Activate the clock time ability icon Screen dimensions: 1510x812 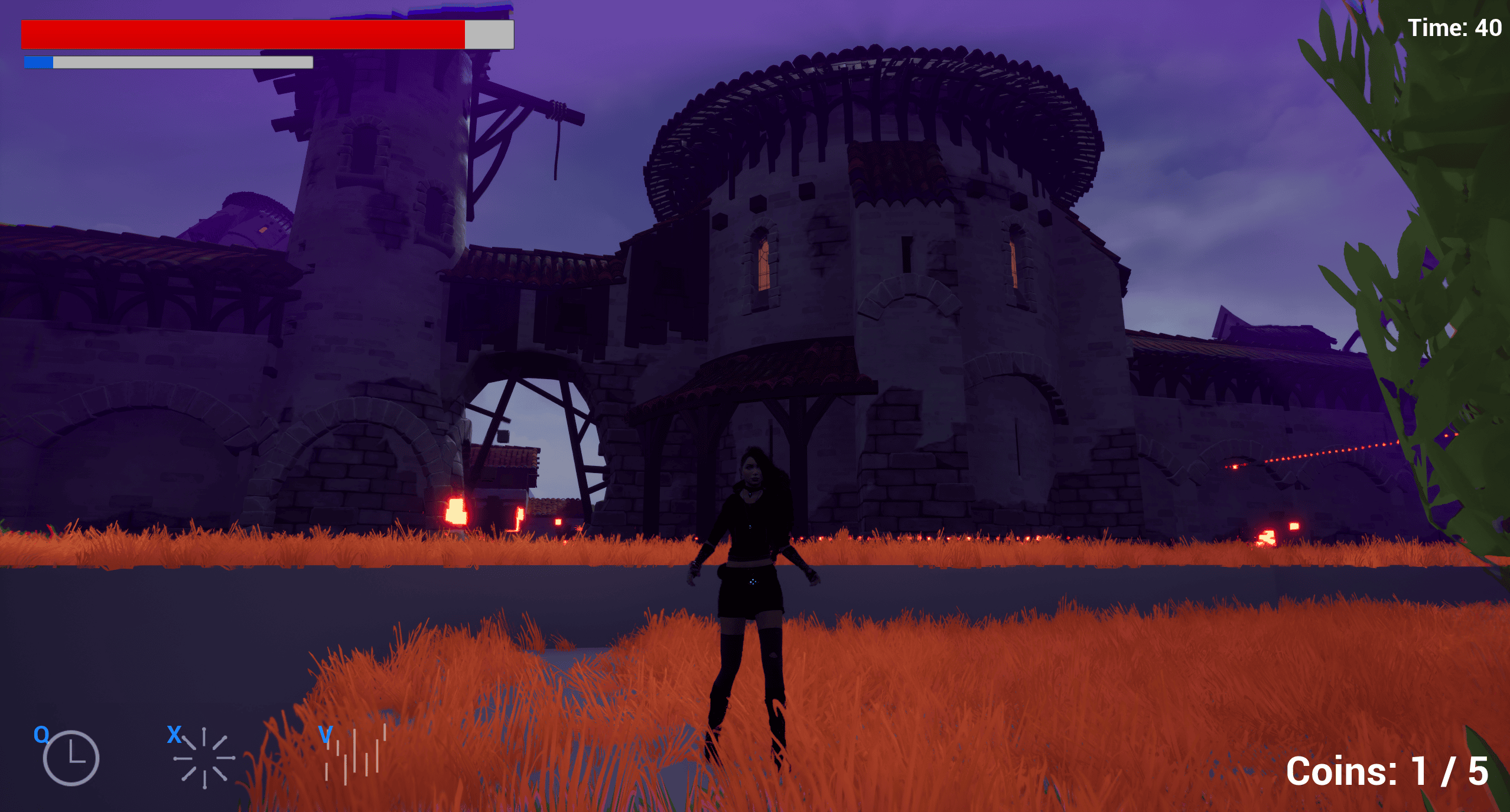pyautogui.click(x=70, y=758)
